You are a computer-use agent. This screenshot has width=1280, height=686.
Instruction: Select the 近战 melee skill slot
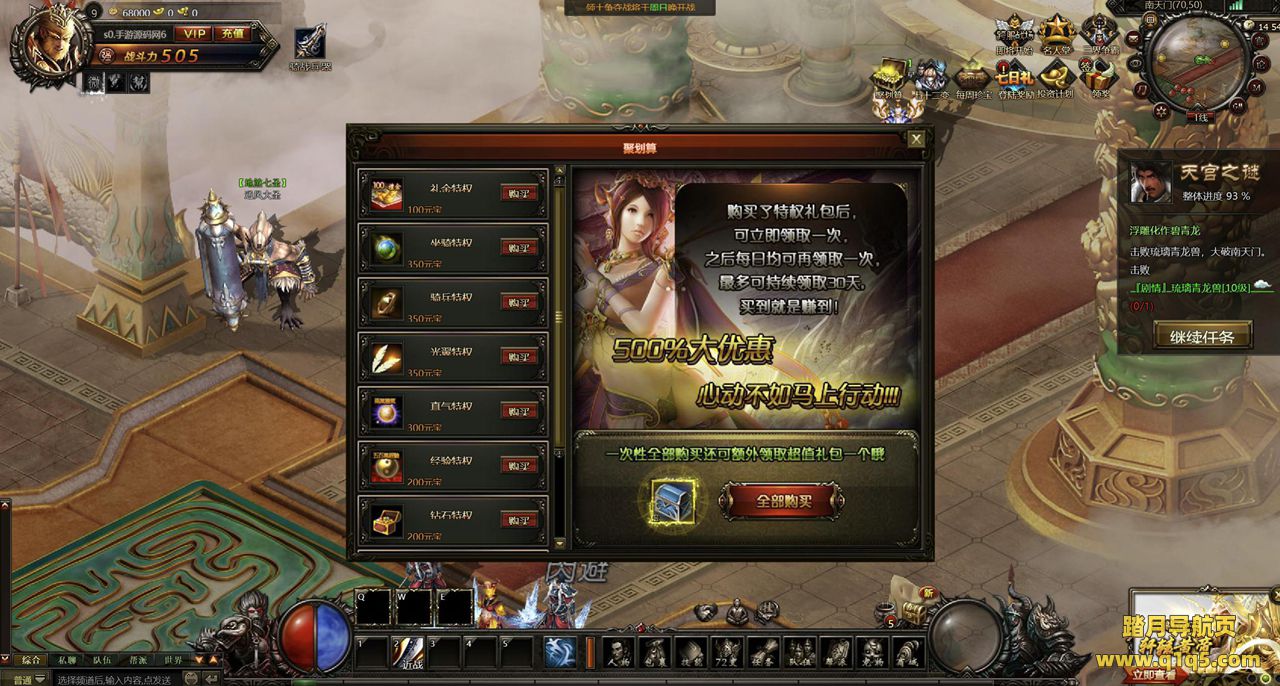(x=409, y=650)
